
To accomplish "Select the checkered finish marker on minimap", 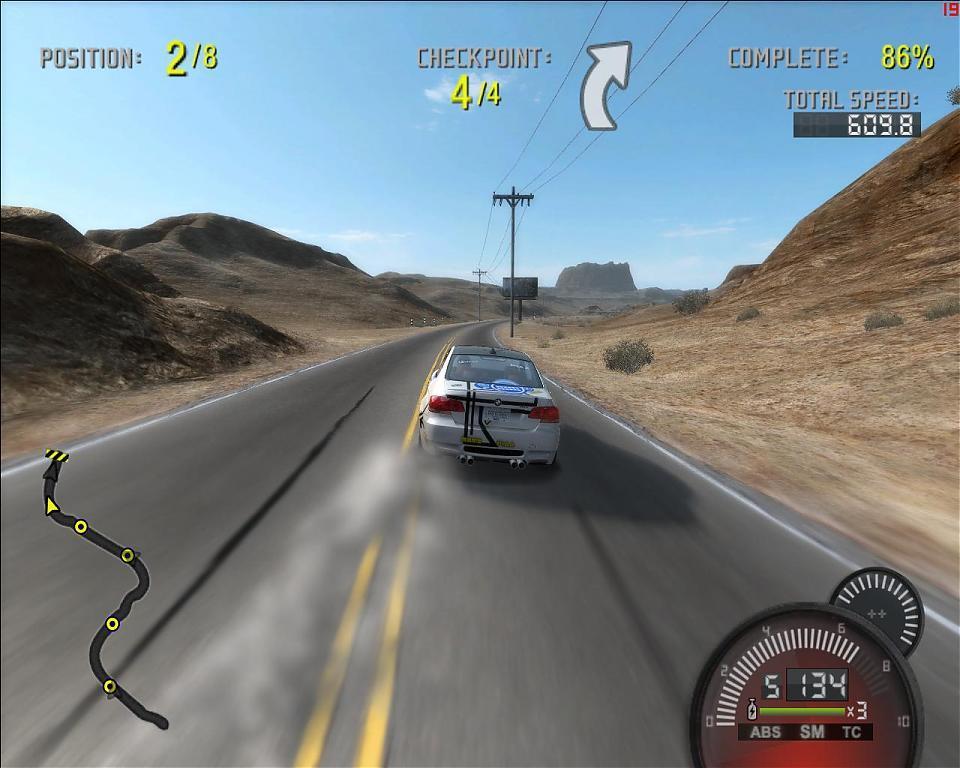I will tap(56, 457).
